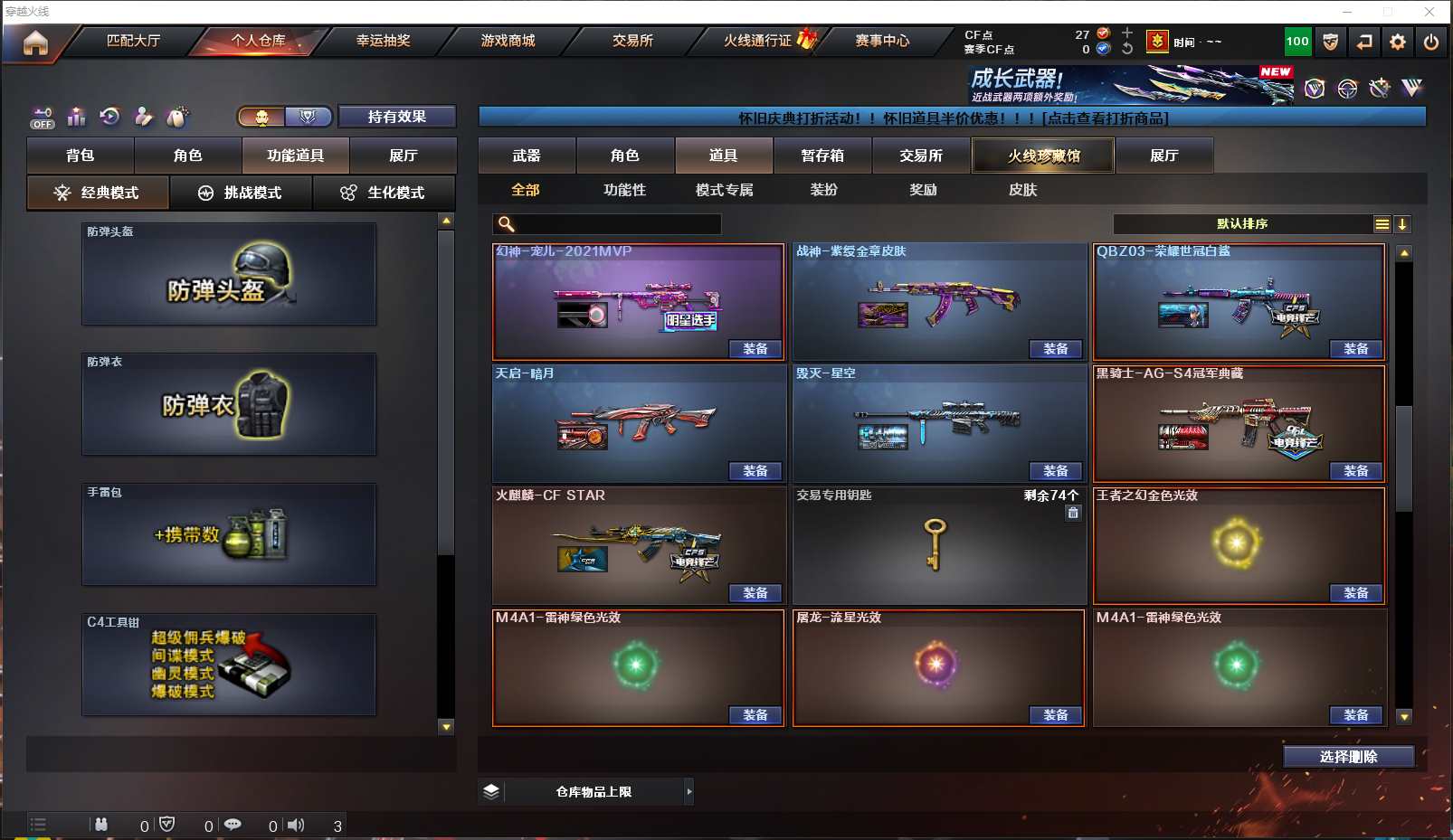Select the 生化模式 mode tab
Screen dimensions: 1453x840
tap(384, 193)
